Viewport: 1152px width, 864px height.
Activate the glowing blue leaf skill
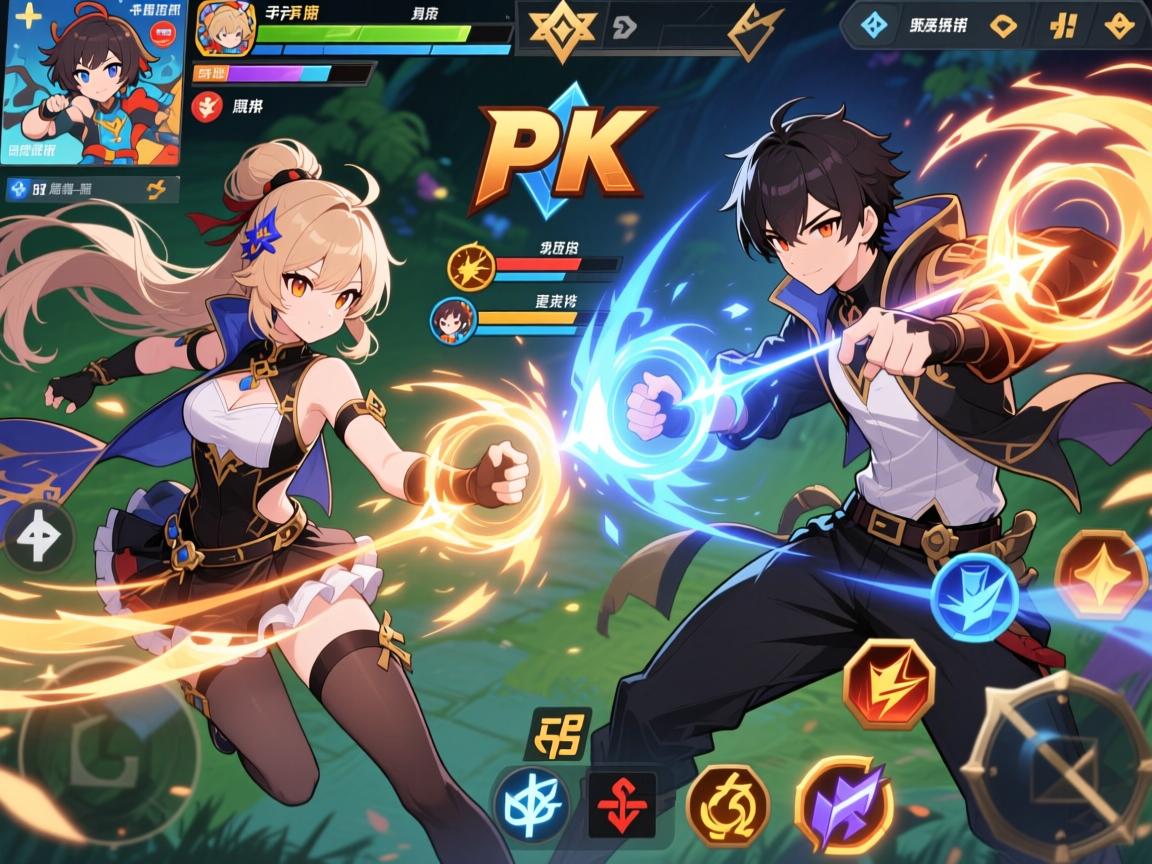pyautogui.click(x=531, y=803)
